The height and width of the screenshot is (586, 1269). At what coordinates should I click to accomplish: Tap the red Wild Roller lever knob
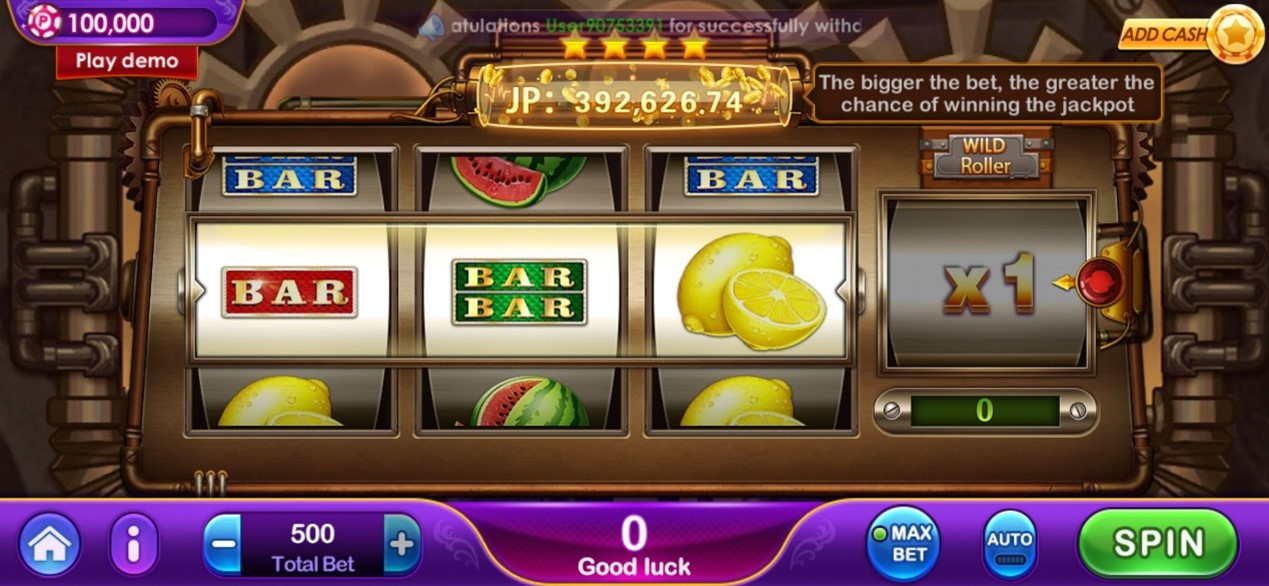1099,284
